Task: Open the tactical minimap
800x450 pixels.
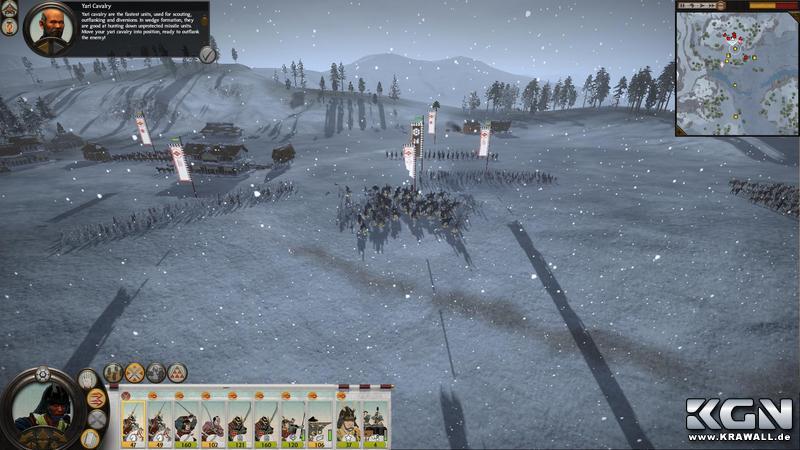Action: tap(737, 68)
